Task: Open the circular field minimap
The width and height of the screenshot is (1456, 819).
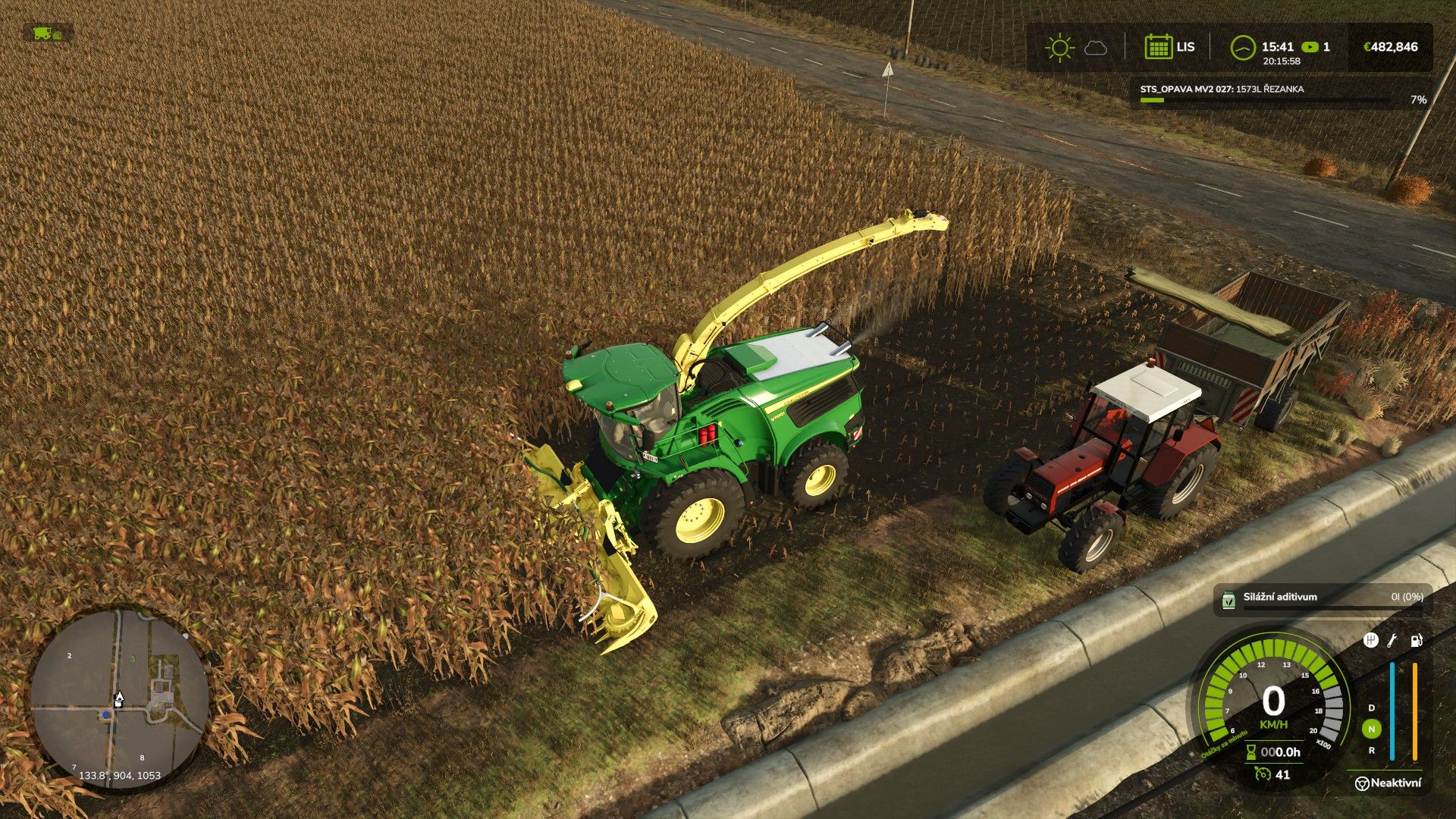Action: coord(119,699)
